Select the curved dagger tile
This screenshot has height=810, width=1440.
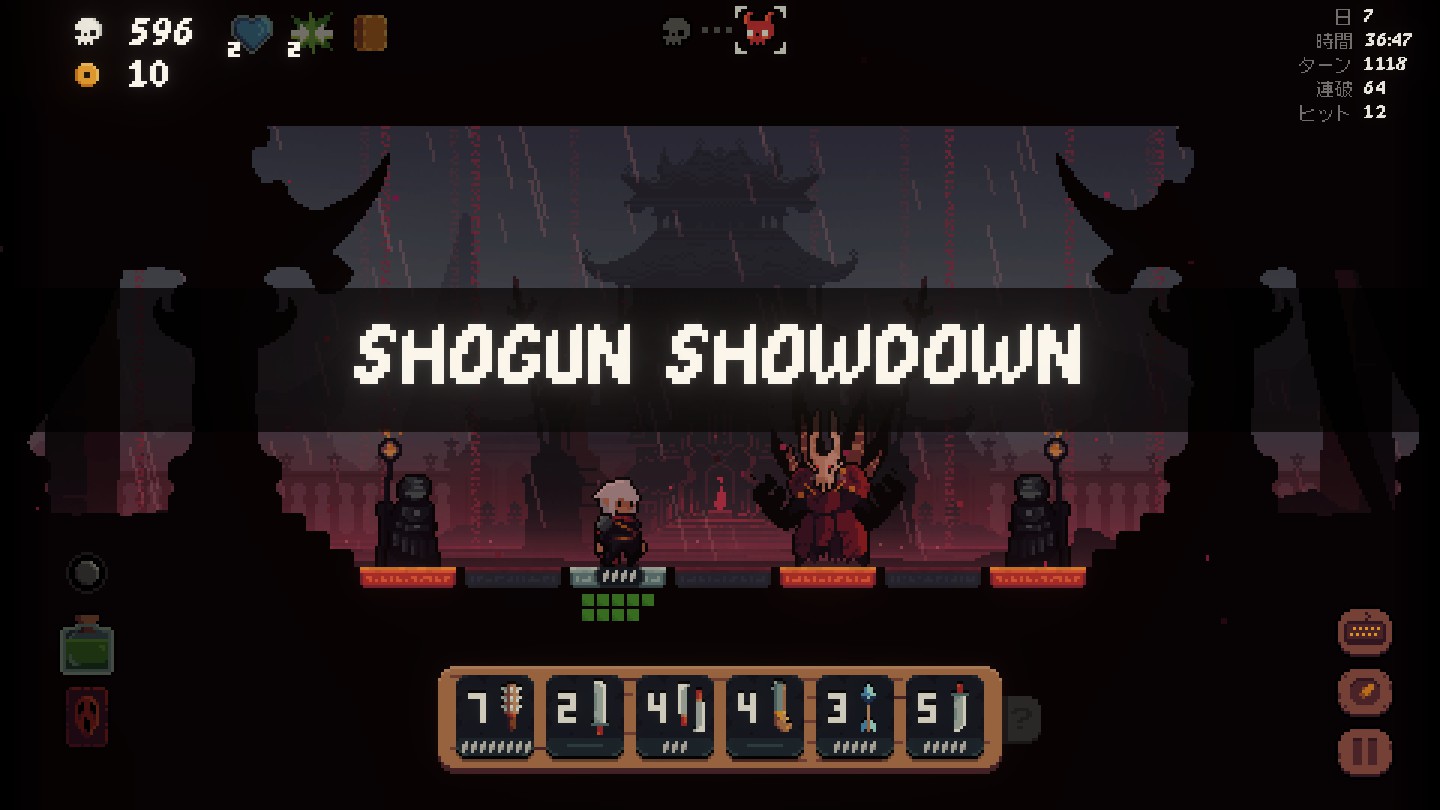(765, 716)
